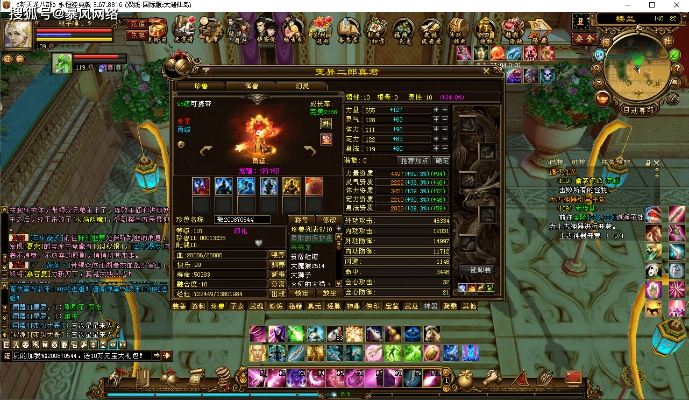Select the pet head icon under portrait
The width and height of the screenshot is (689, 400).
pos(62,62)
